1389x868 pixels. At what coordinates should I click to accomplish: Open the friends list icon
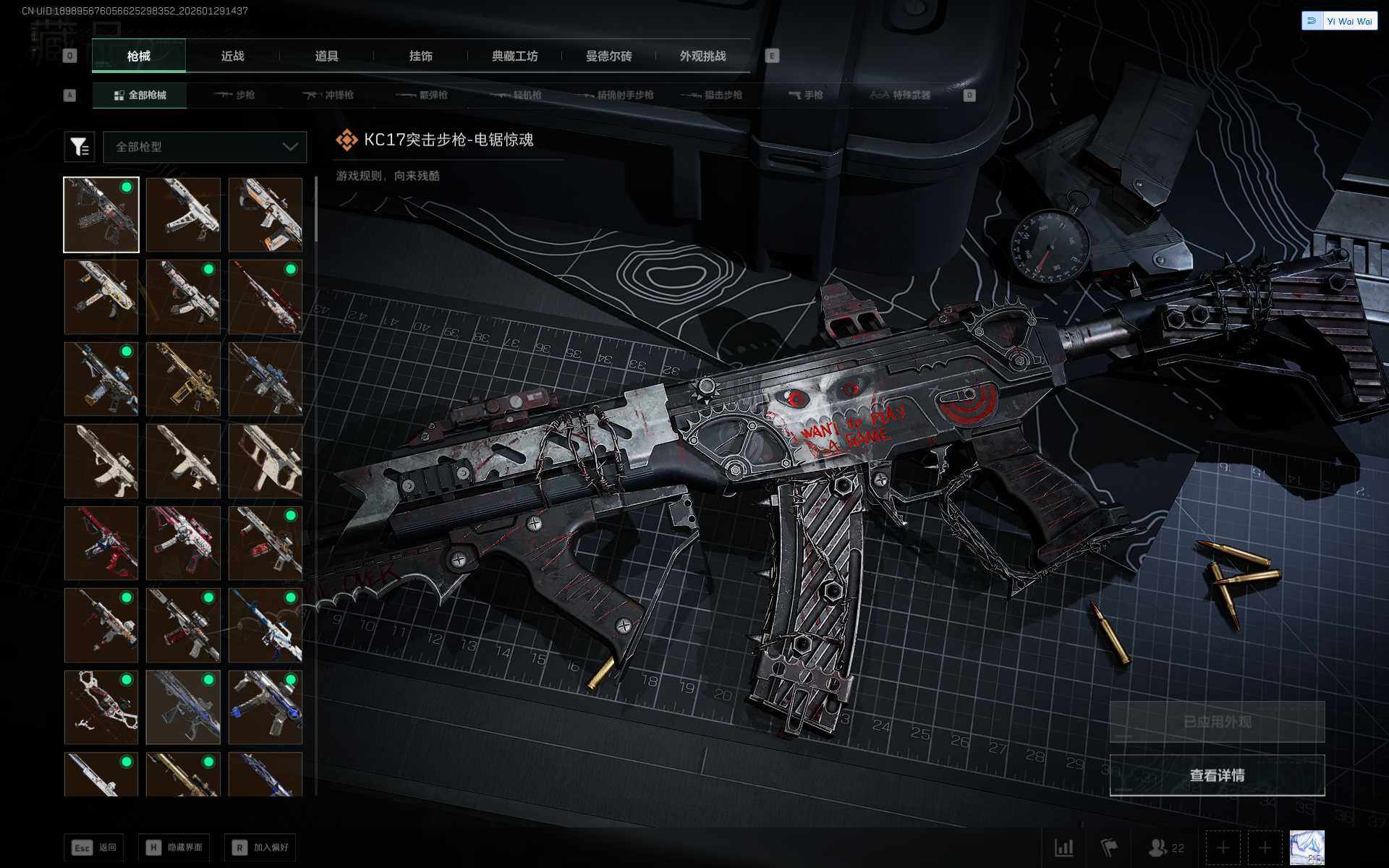[x=1165, y=848]
